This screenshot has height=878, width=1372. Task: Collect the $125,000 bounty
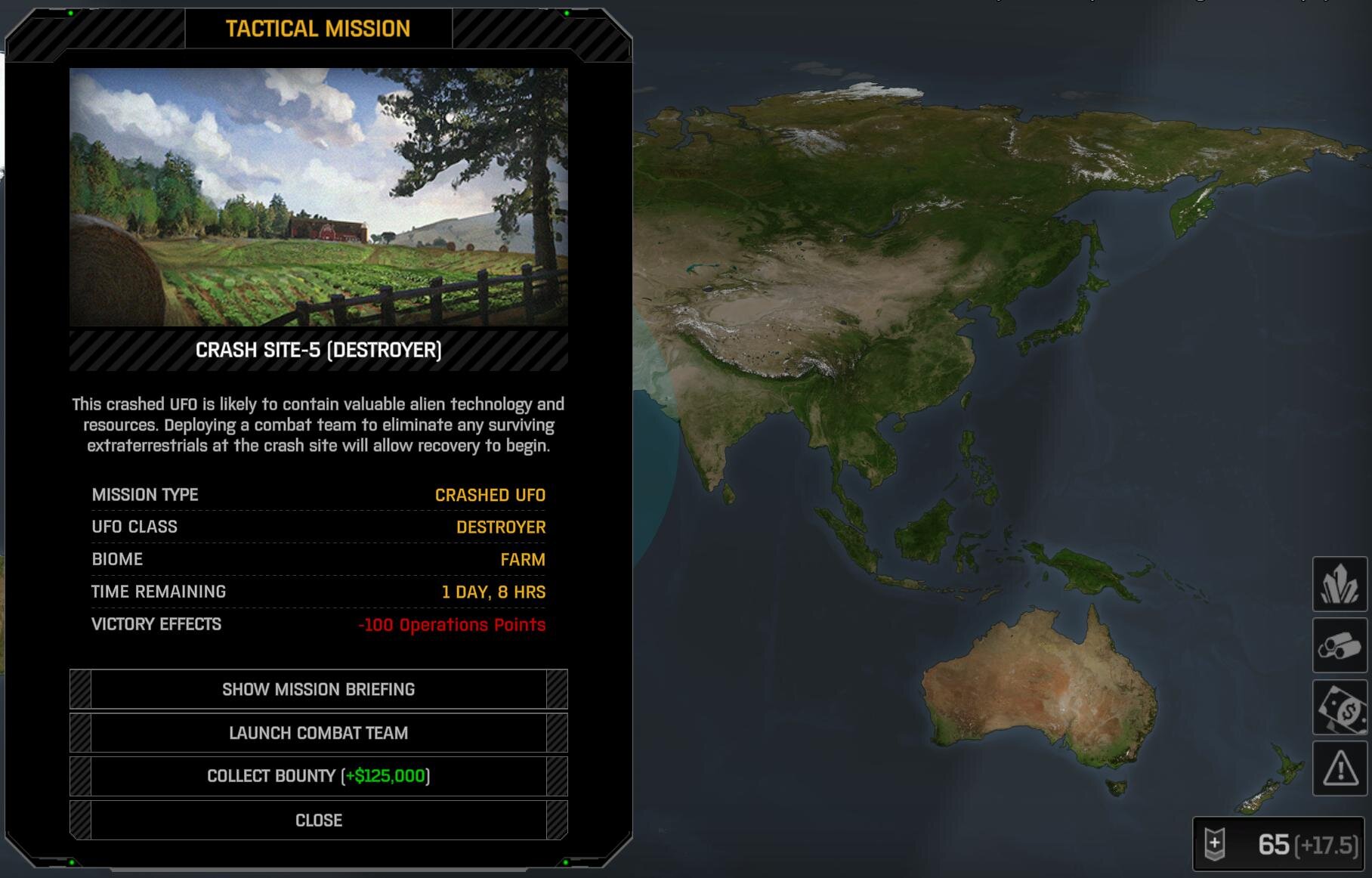point(318,776)
